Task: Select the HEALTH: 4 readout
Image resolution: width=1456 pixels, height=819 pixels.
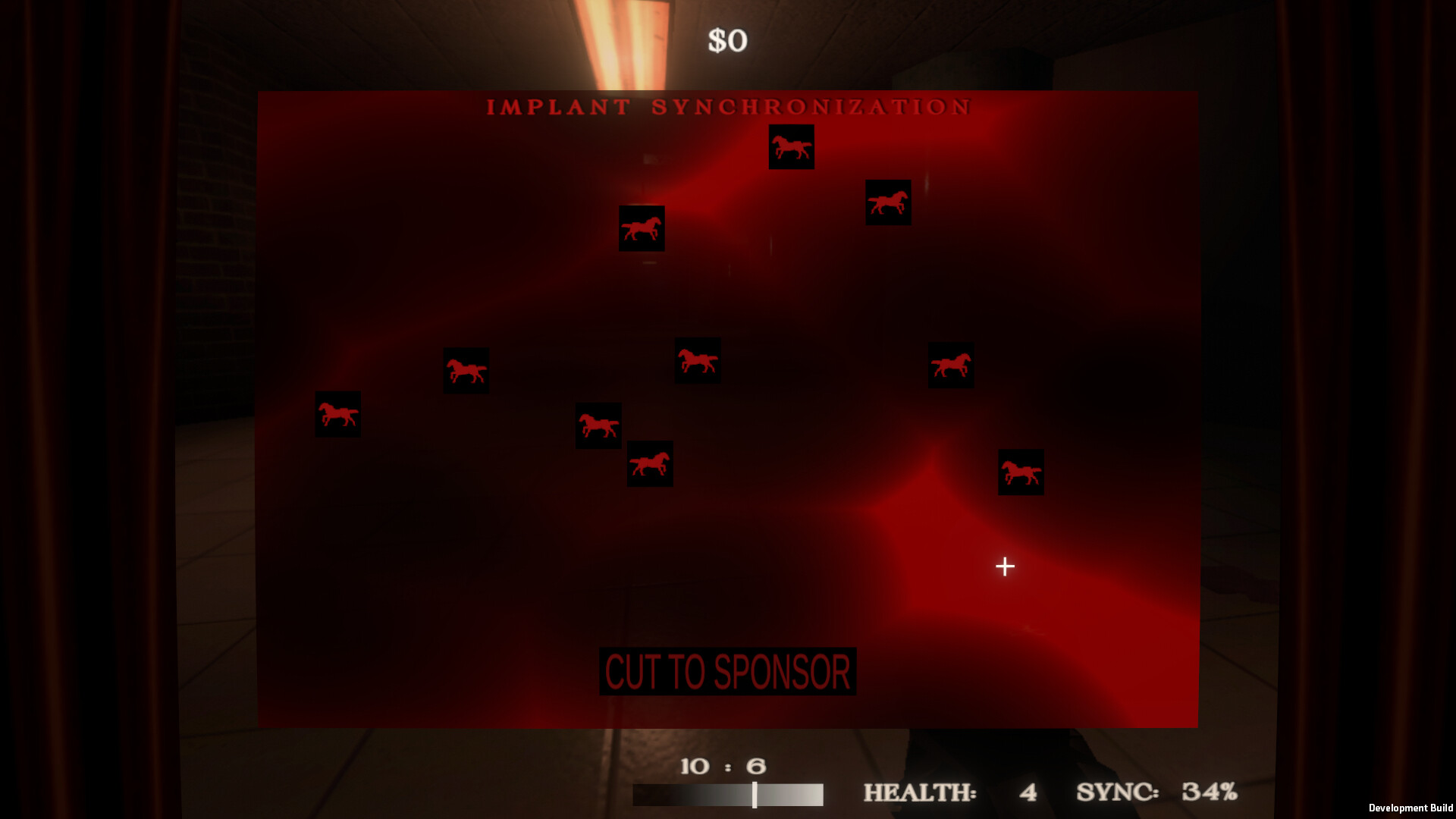Action: tap(948, 793)
